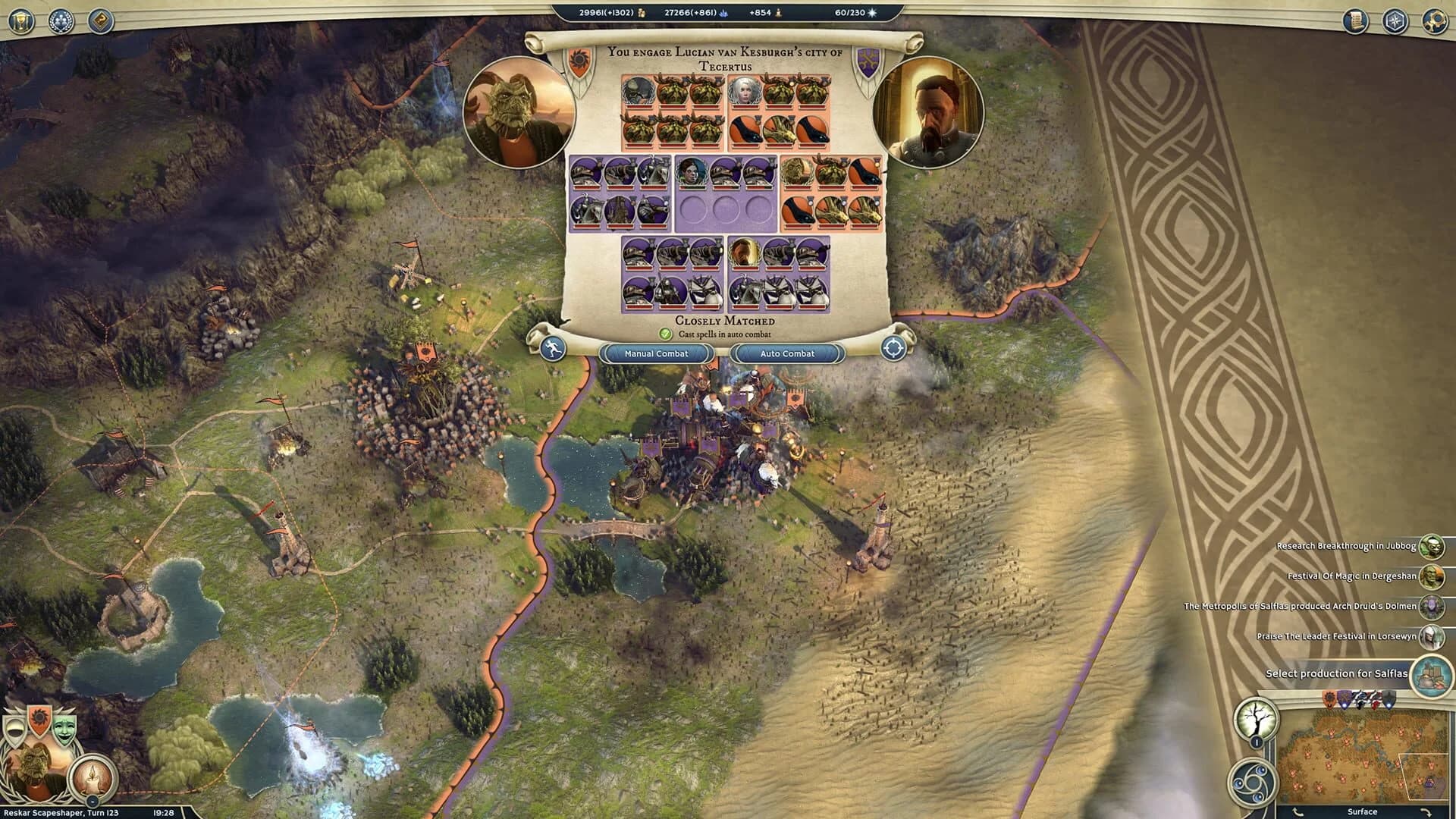Click the hourglass turn timer icon top-left
The height and width of the screenshot is (819, 1456).
[20, 20]
